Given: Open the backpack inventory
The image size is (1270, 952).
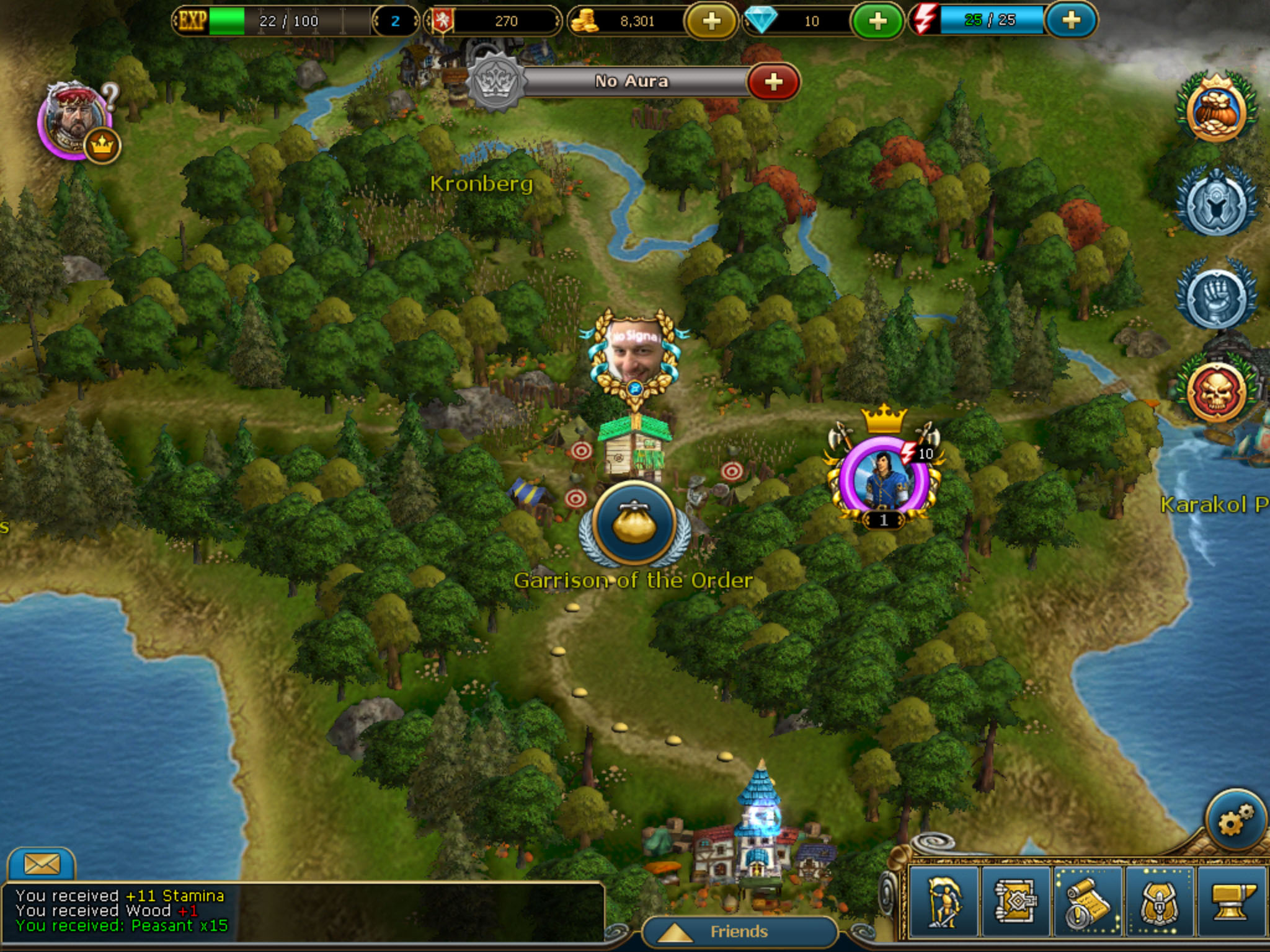Looking at the screenshot, I should point(1158,902).
